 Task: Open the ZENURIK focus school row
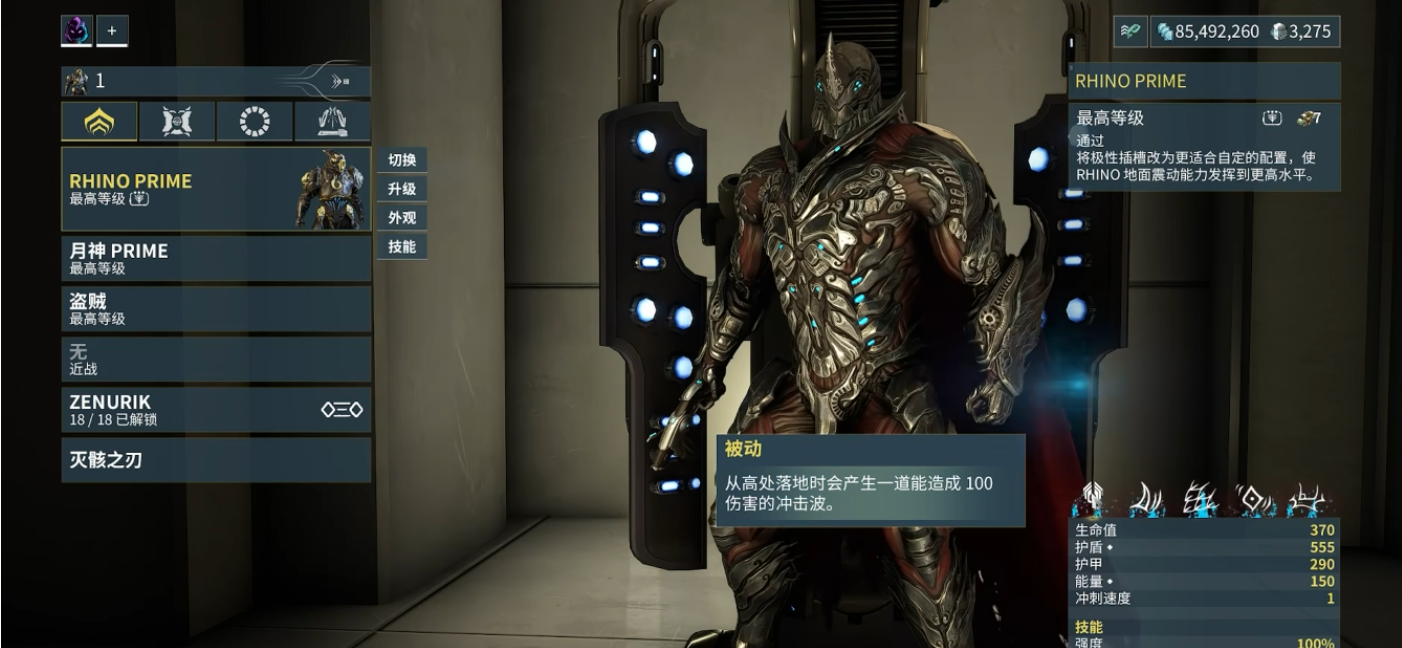tap(215, 410)
